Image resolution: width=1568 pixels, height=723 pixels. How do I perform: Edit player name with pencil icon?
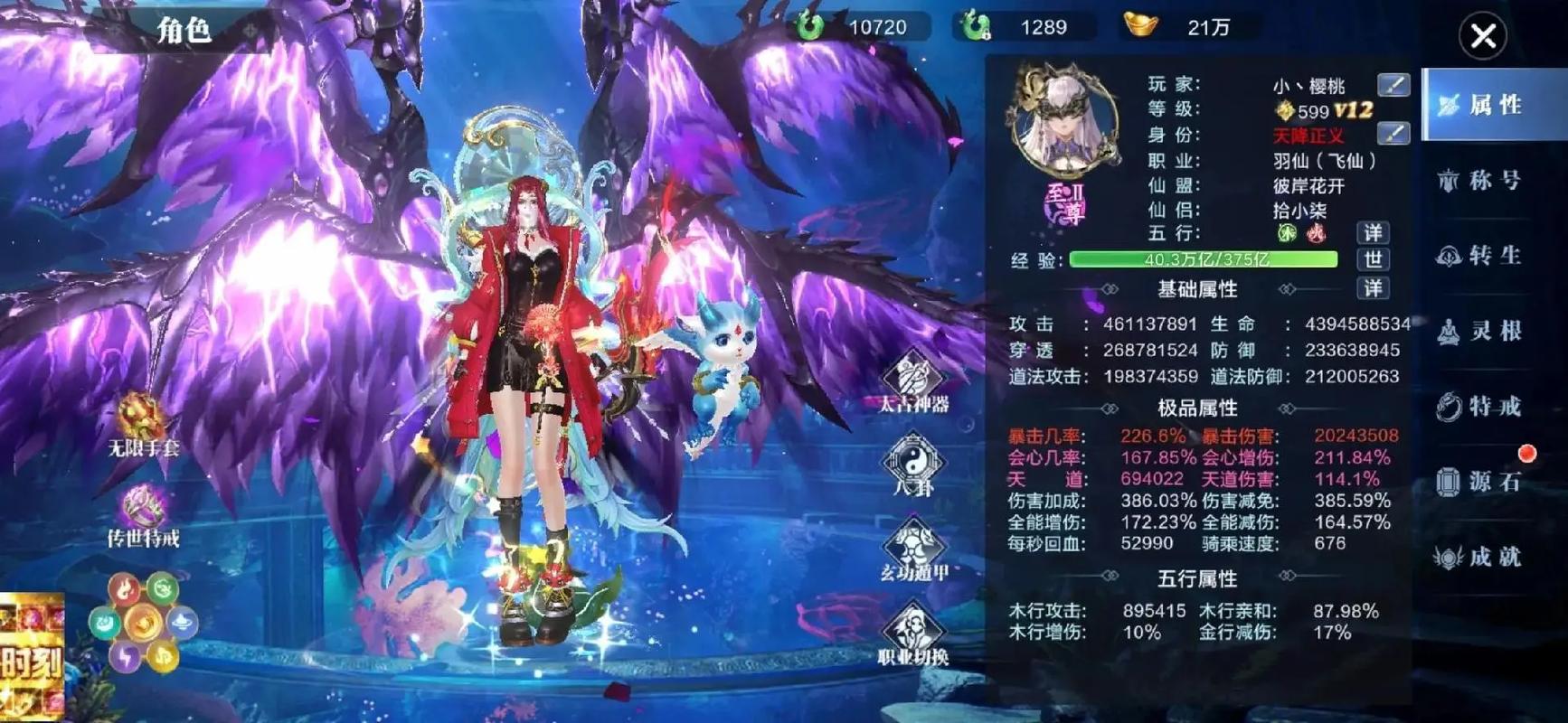coord(1393,86)
